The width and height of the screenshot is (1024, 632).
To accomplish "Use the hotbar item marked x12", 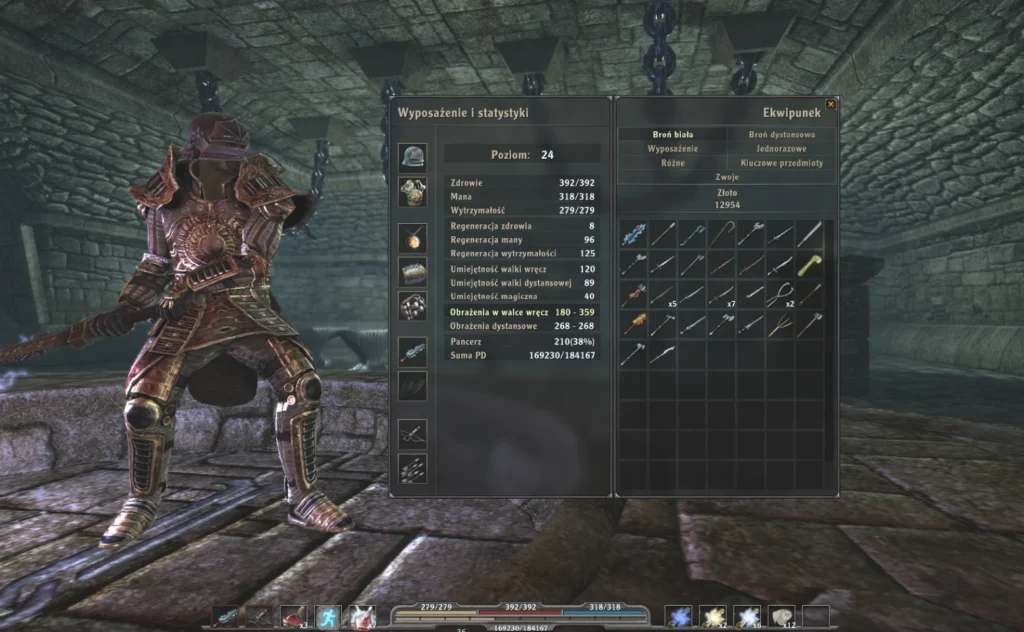I will coord(780,617).
